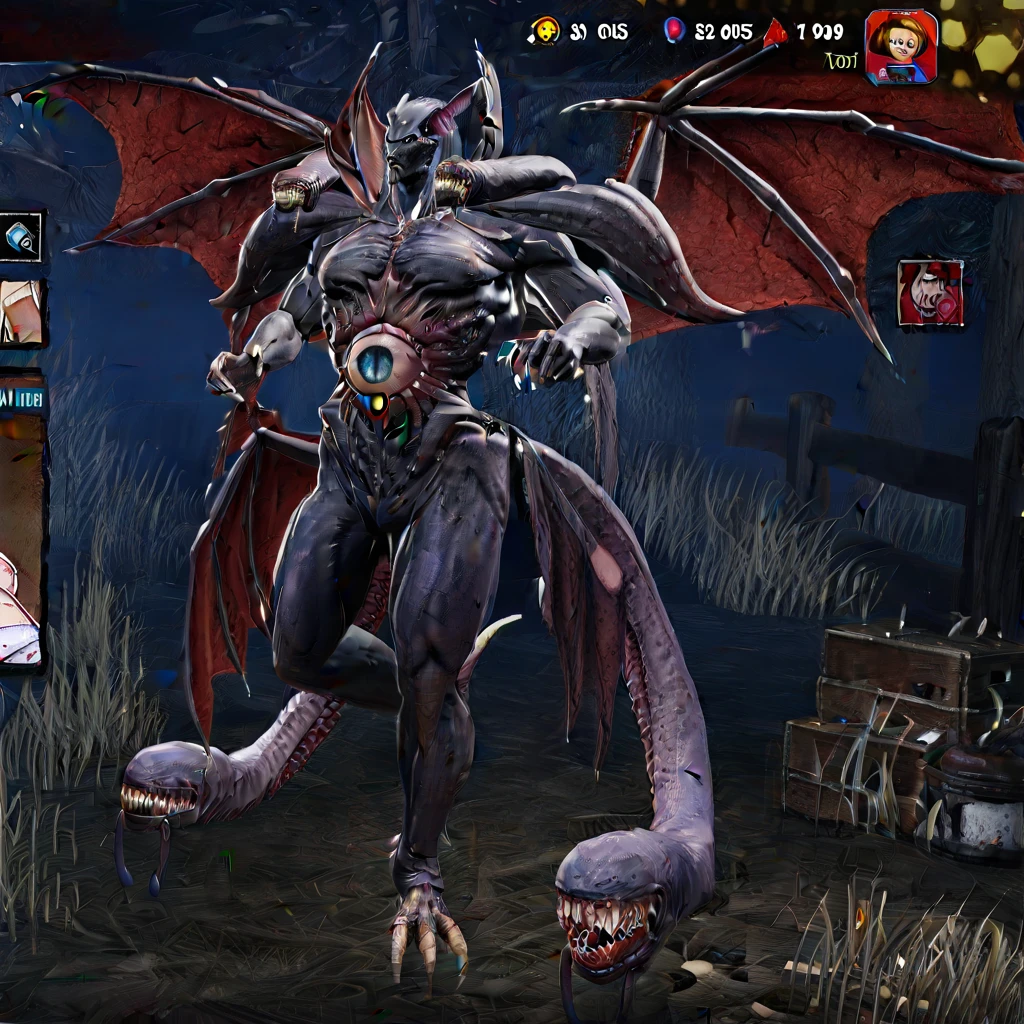Click the blue-red orb currency icon
This screenshot has height=1024, width=1024.
[673, 31]
